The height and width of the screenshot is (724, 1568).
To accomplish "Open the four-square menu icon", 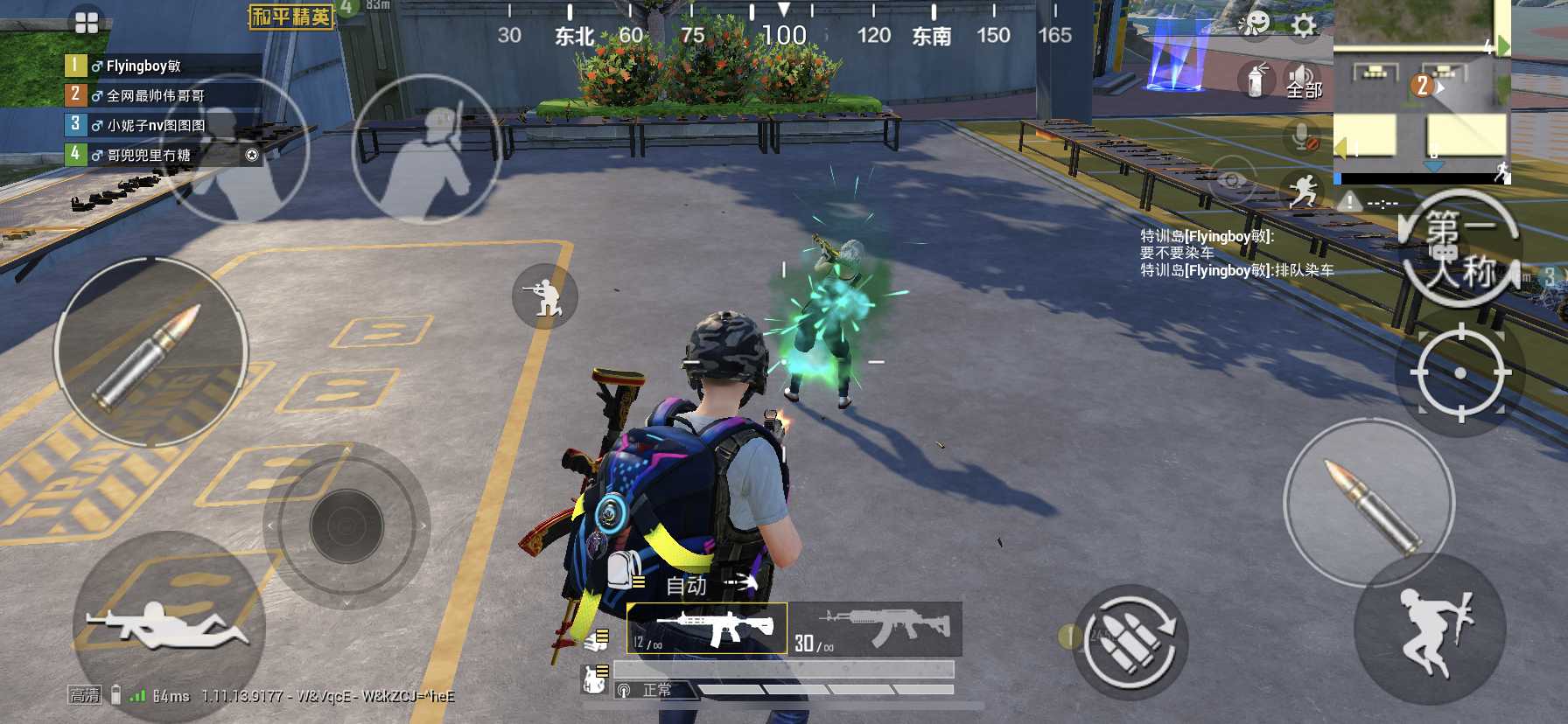I will (87, 23).
